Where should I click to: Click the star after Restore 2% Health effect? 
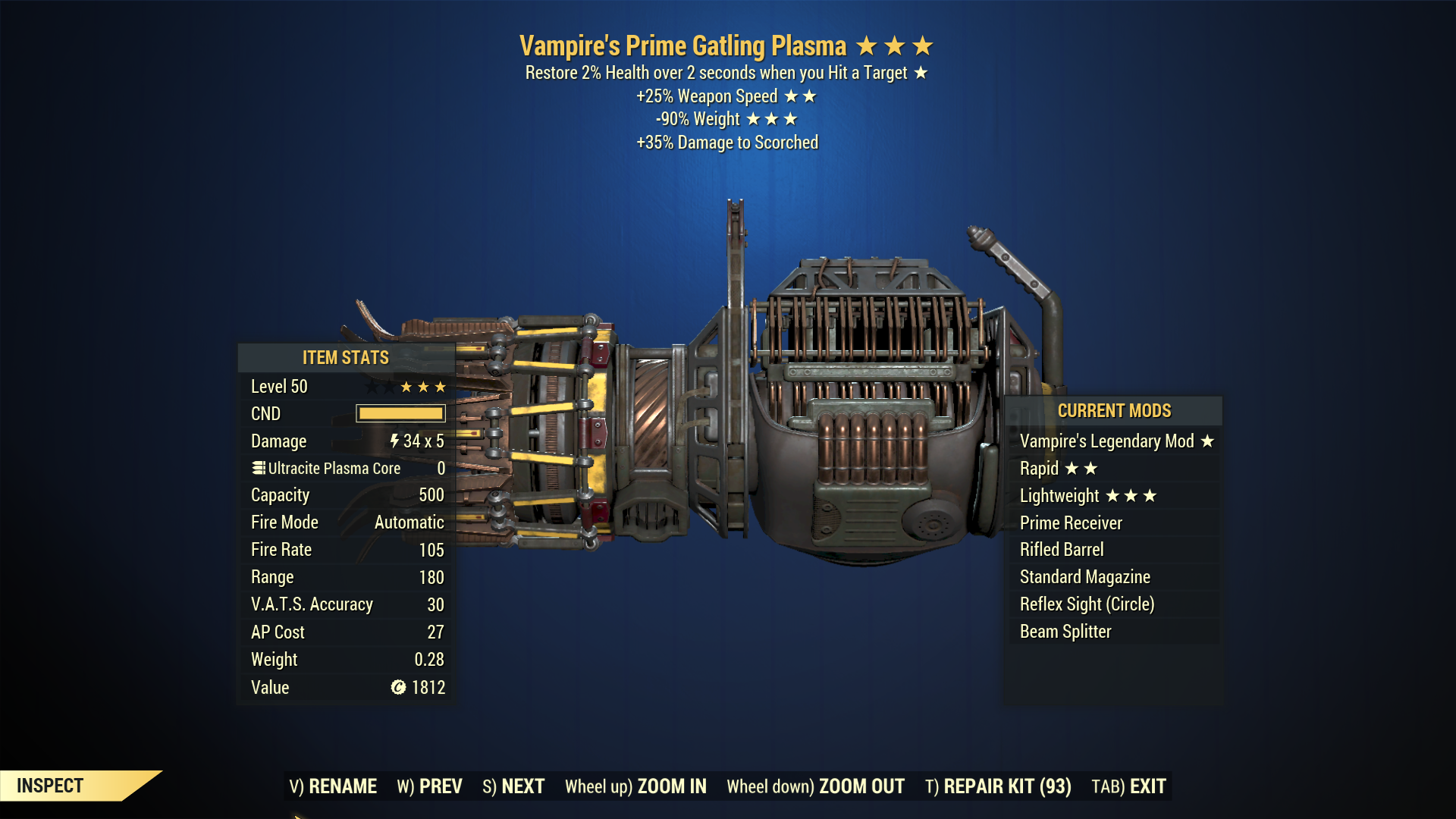[x=921, y=74]
